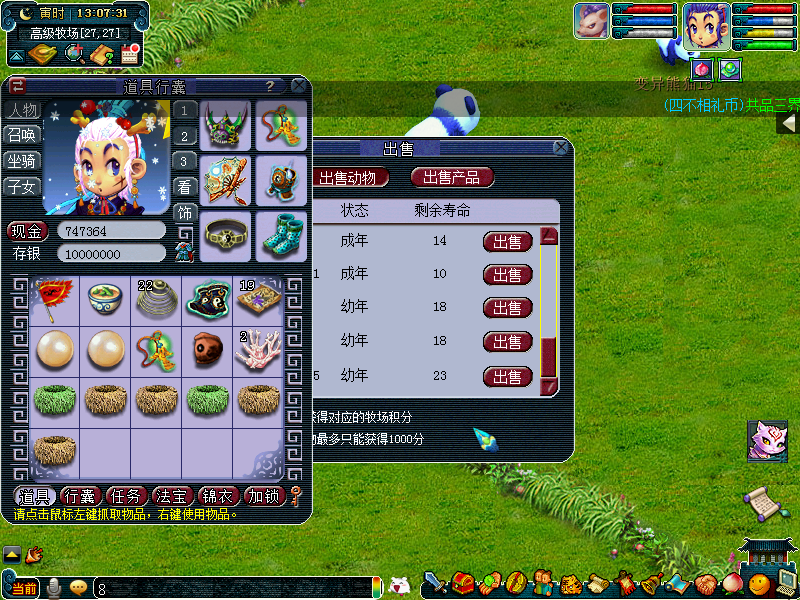
Task: Sell the young animal with 23 lifespan
Action: coord(508,377)
